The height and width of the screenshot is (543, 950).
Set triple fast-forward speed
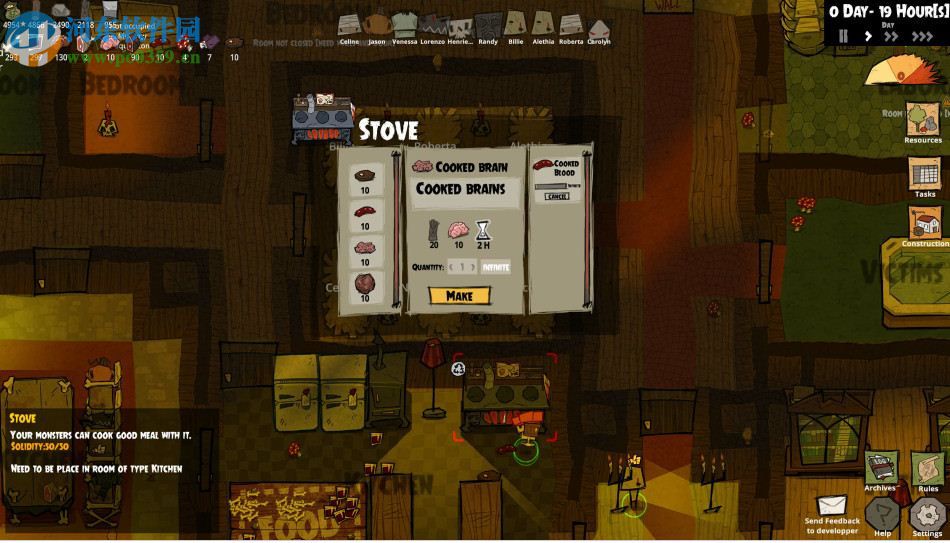pos(923,36)
